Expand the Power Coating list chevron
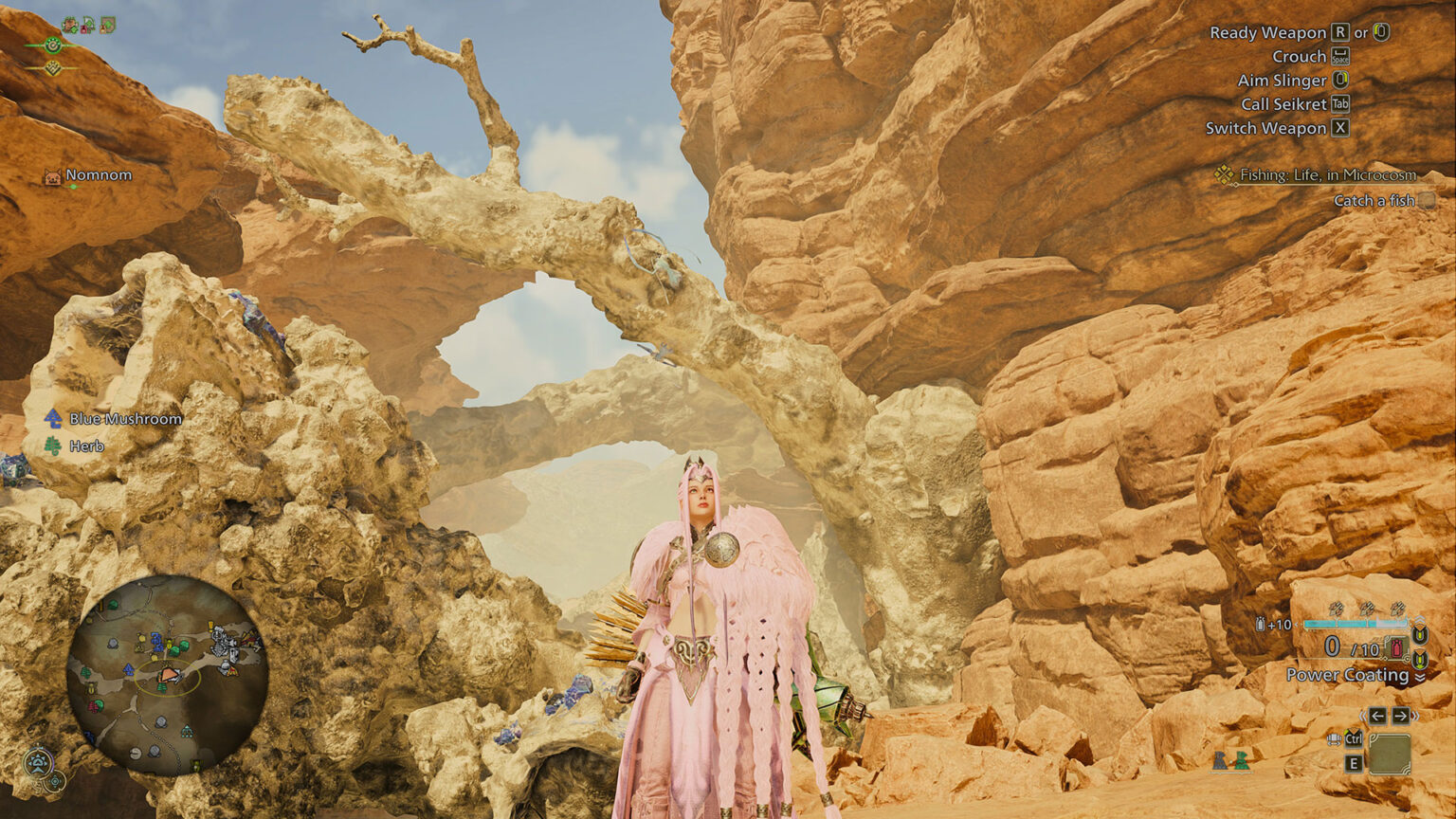Image resolution: width=1456 pixels, height=819 pixels. 1421,675
